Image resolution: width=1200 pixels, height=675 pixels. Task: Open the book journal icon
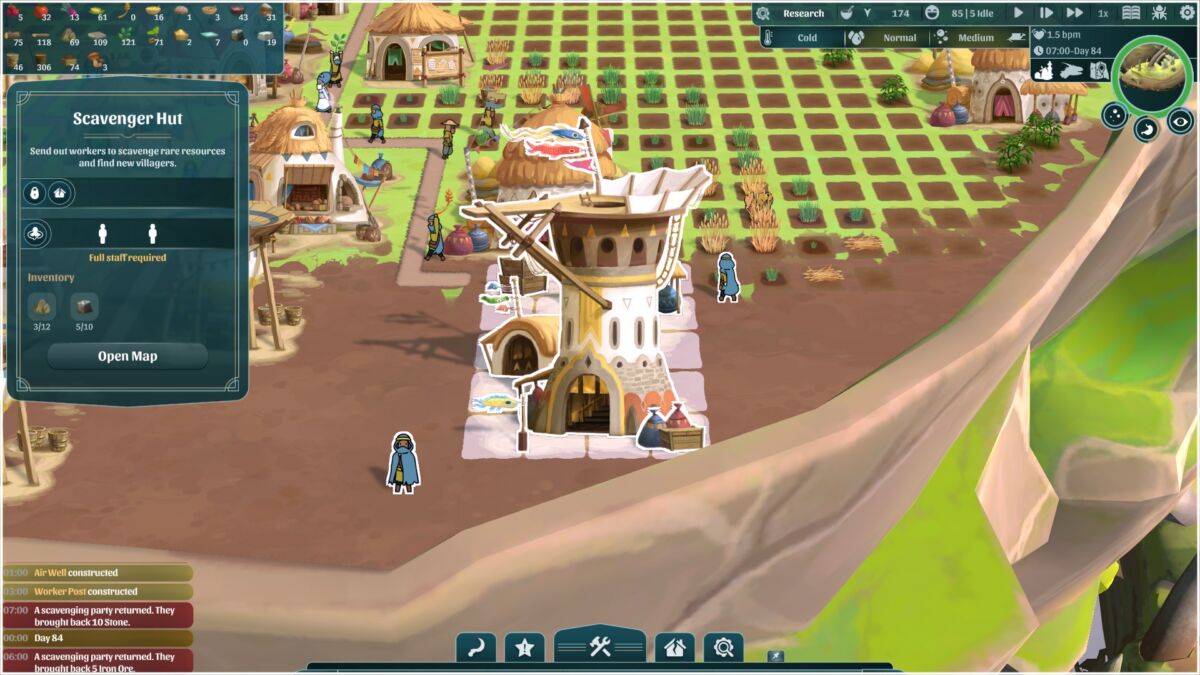click(x=1131, y=13)
